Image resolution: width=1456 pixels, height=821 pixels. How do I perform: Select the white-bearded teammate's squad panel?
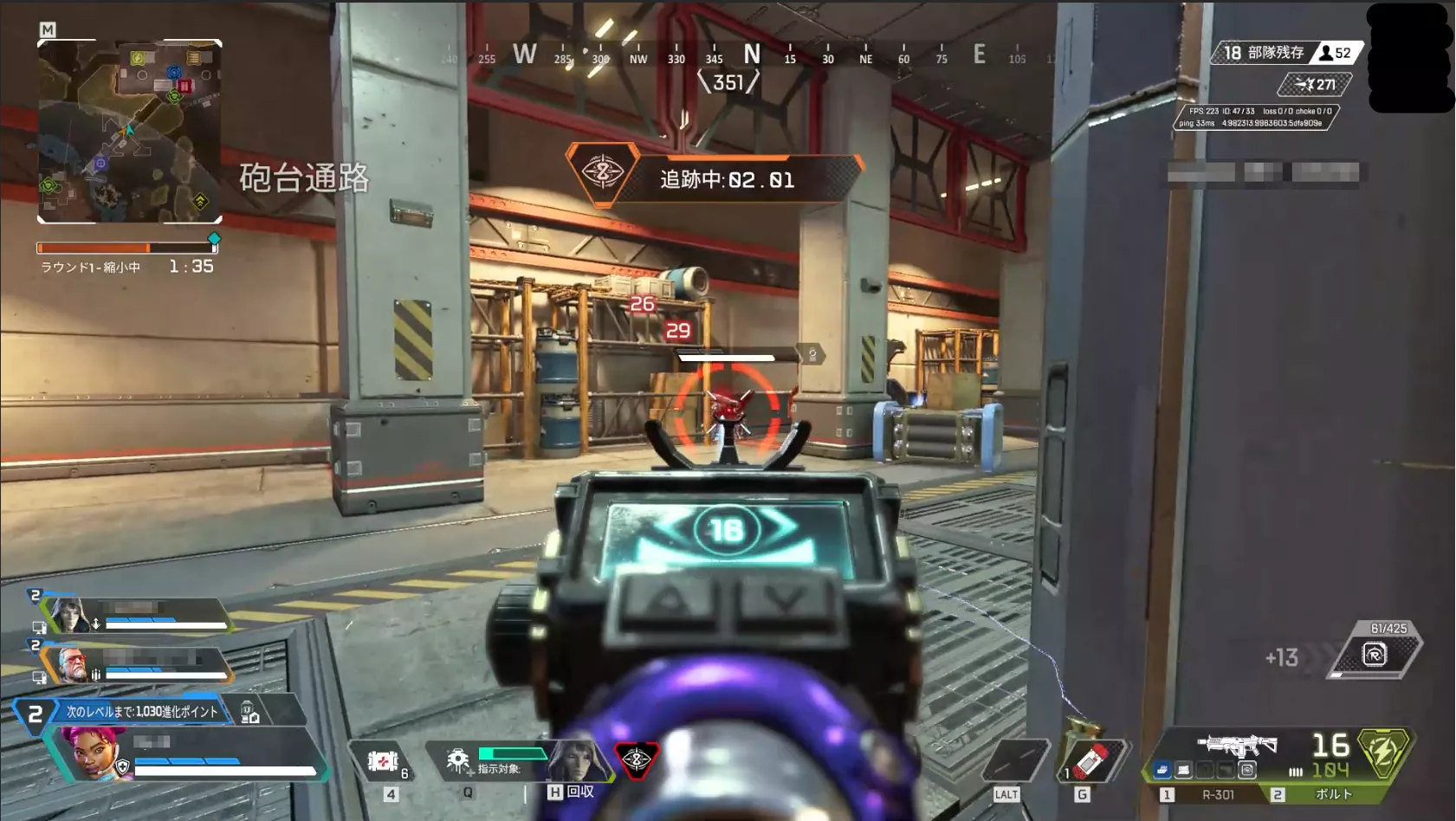coord(139,664)
